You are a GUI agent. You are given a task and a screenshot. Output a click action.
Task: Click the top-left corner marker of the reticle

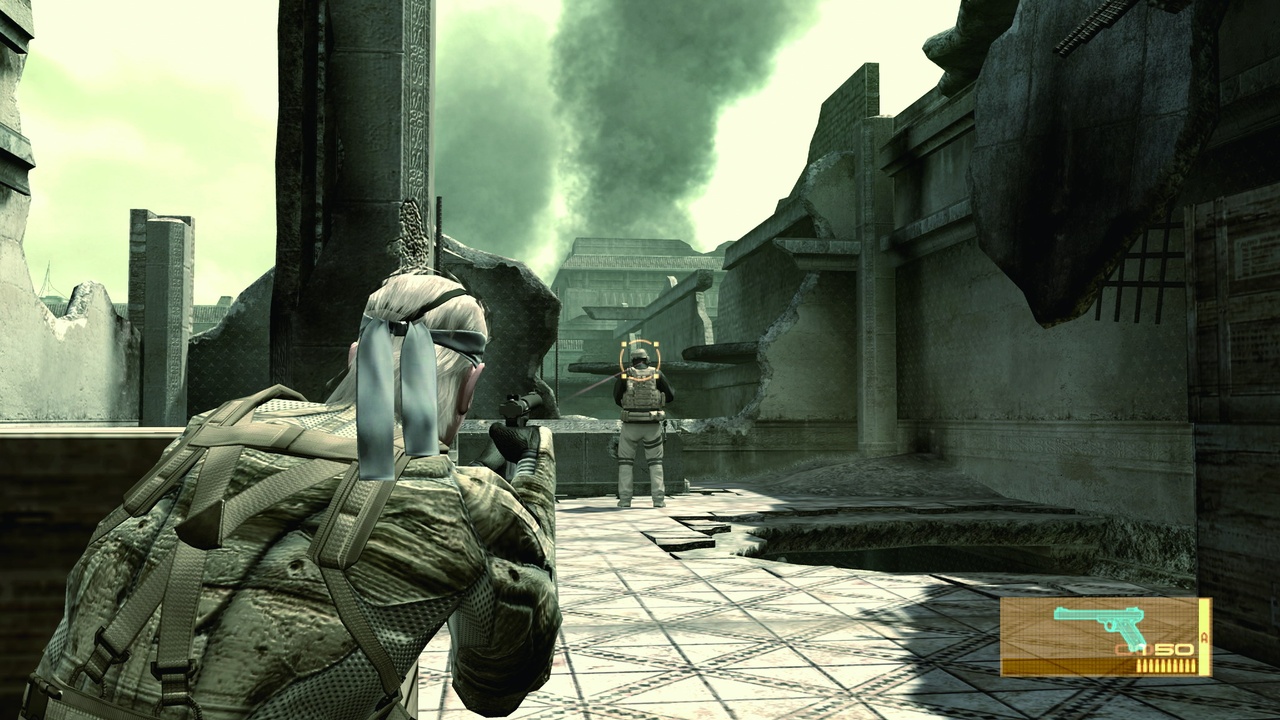pos(624,344)
